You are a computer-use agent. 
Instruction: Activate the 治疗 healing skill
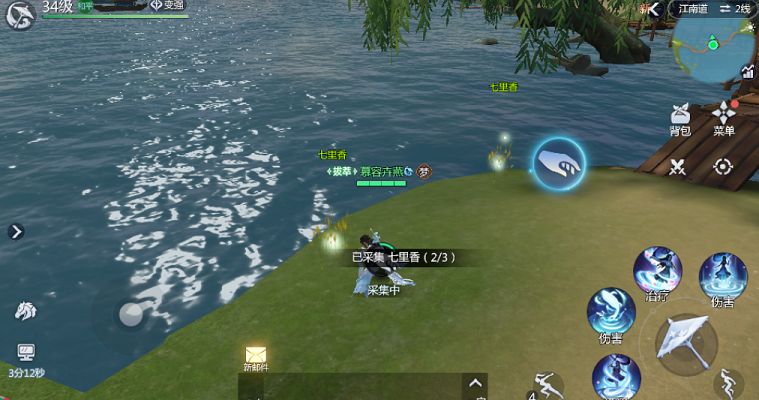[657, 273]
